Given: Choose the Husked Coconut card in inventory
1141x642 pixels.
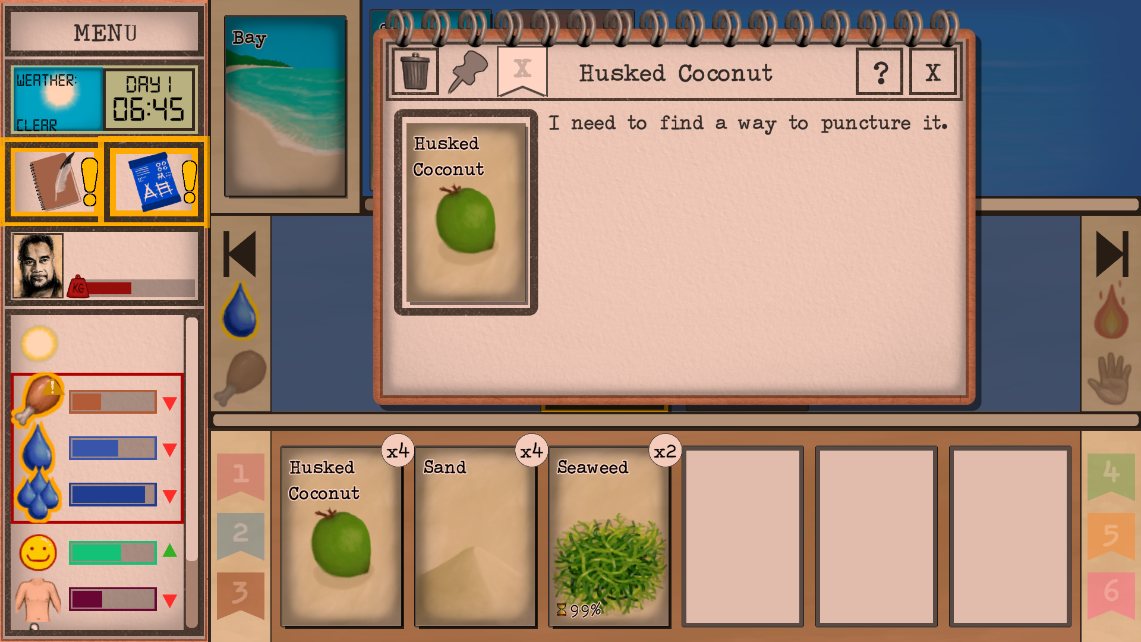Looking at the screenshot, I should coord(341,537).
